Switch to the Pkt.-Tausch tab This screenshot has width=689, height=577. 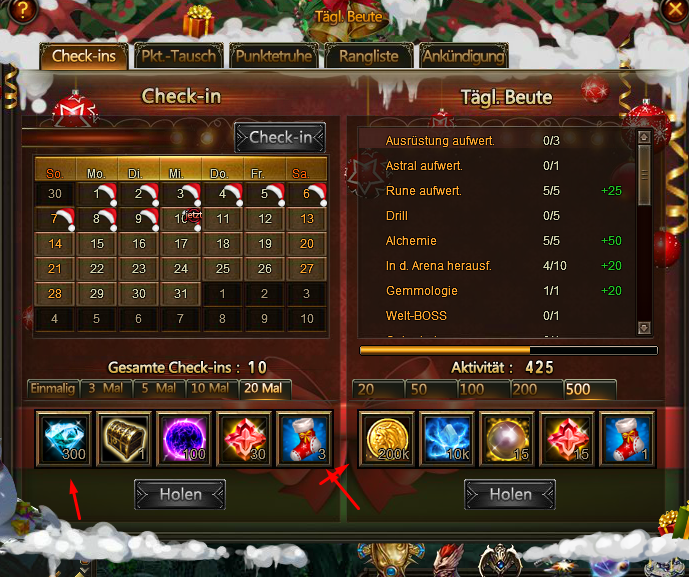pyautogui.click(x=178, y=56)
